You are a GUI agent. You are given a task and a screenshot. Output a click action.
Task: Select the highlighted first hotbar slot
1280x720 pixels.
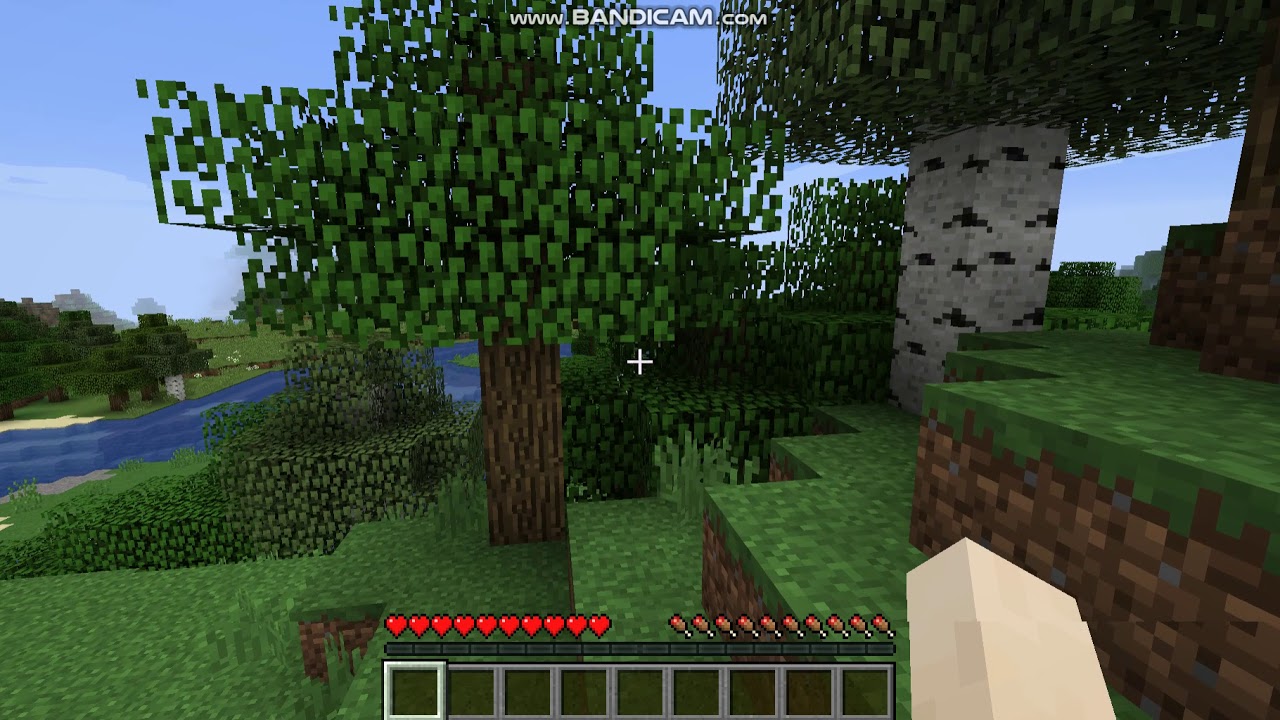click(413, 690)
